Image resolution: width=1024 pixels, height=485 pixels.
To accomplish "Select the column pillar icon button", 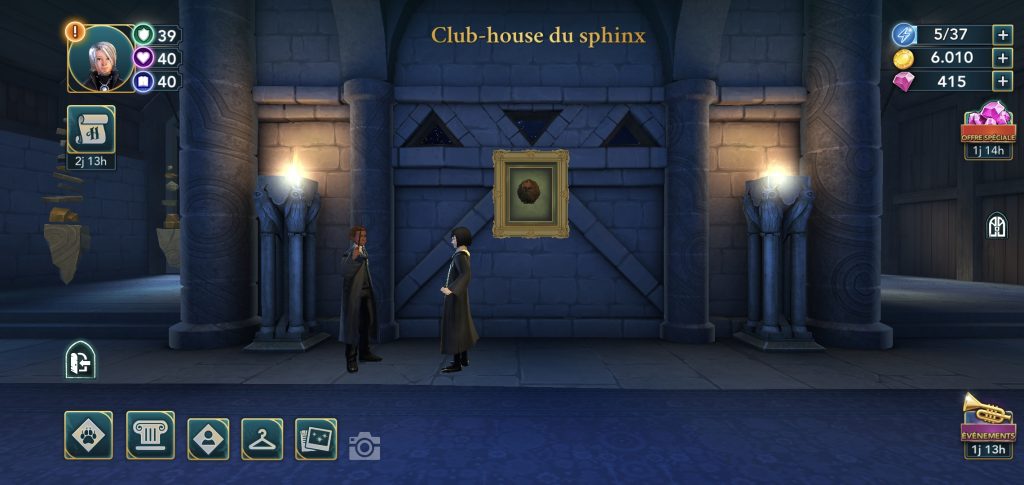I will (150, 435).
